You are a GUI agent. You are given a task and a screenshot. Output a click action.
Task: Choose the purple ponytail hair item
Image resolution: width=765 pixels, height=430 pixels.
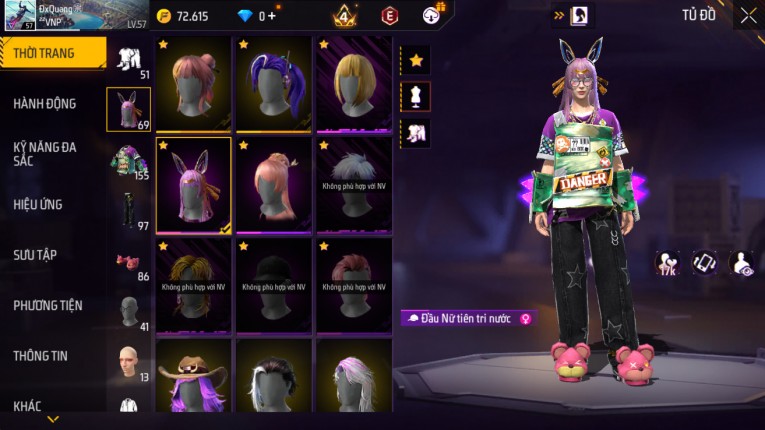(x=273, y=83)
